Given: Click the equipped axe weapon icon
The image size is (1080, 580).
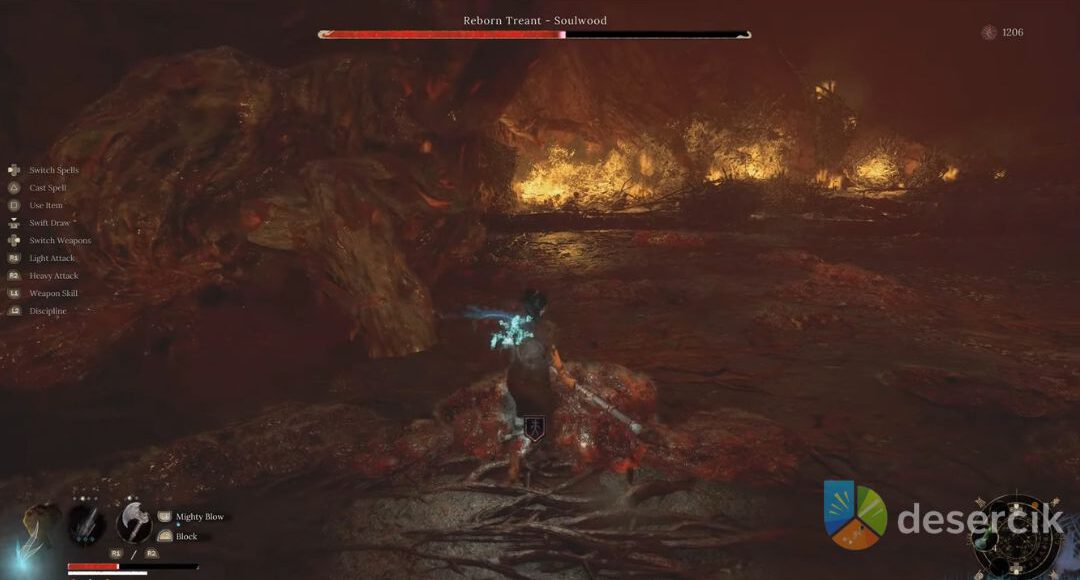Looking at the screenshot, I should 134,521.
